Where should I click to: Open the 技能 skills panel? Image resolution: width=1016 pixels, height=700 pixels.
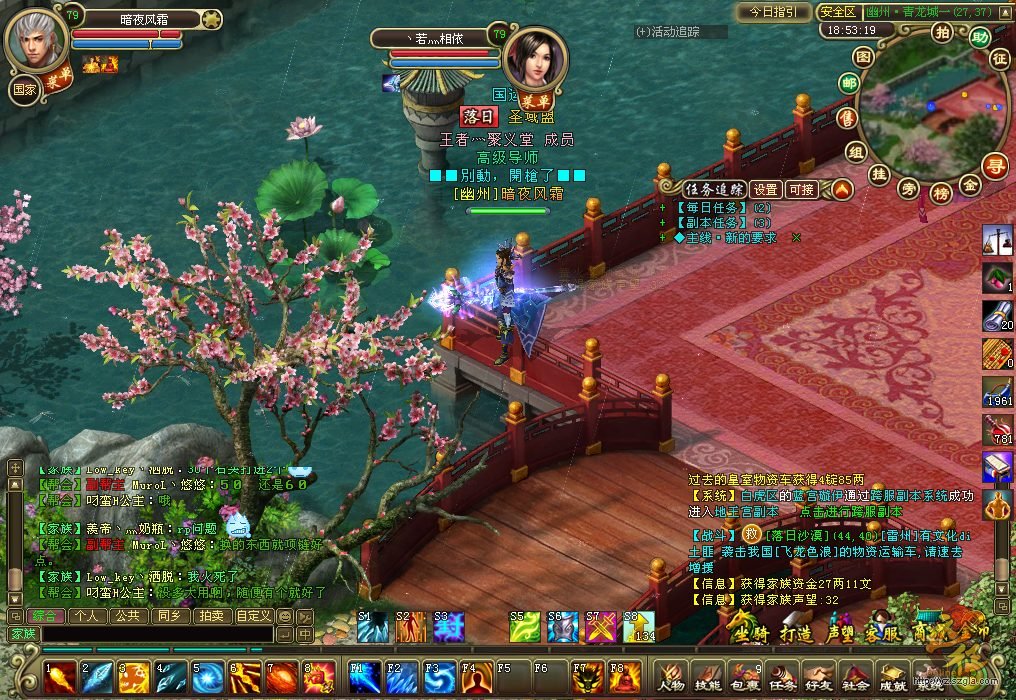coord(708,678)
